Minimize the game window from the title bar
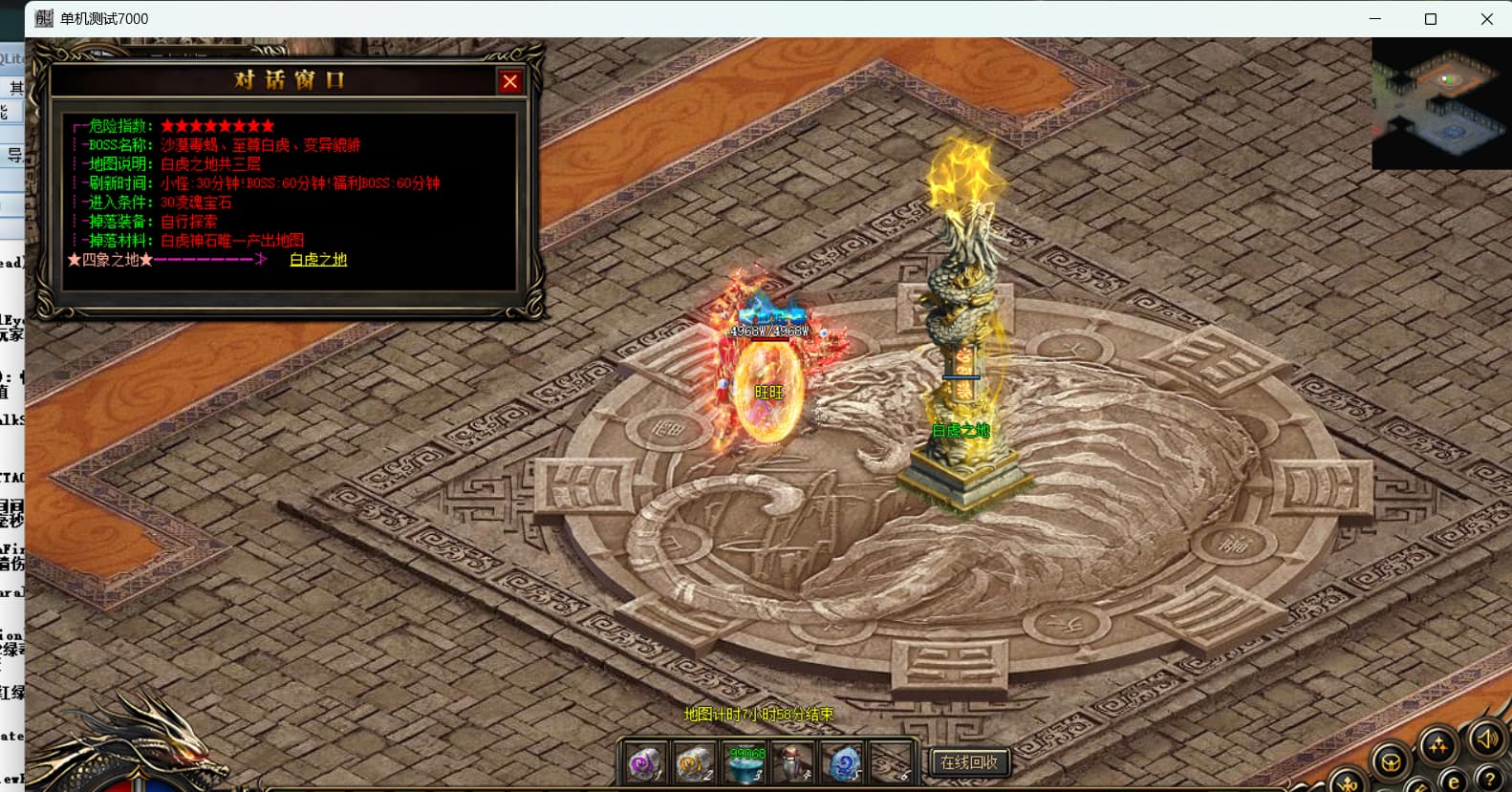1512x792 pixels. pos(1375,19)
